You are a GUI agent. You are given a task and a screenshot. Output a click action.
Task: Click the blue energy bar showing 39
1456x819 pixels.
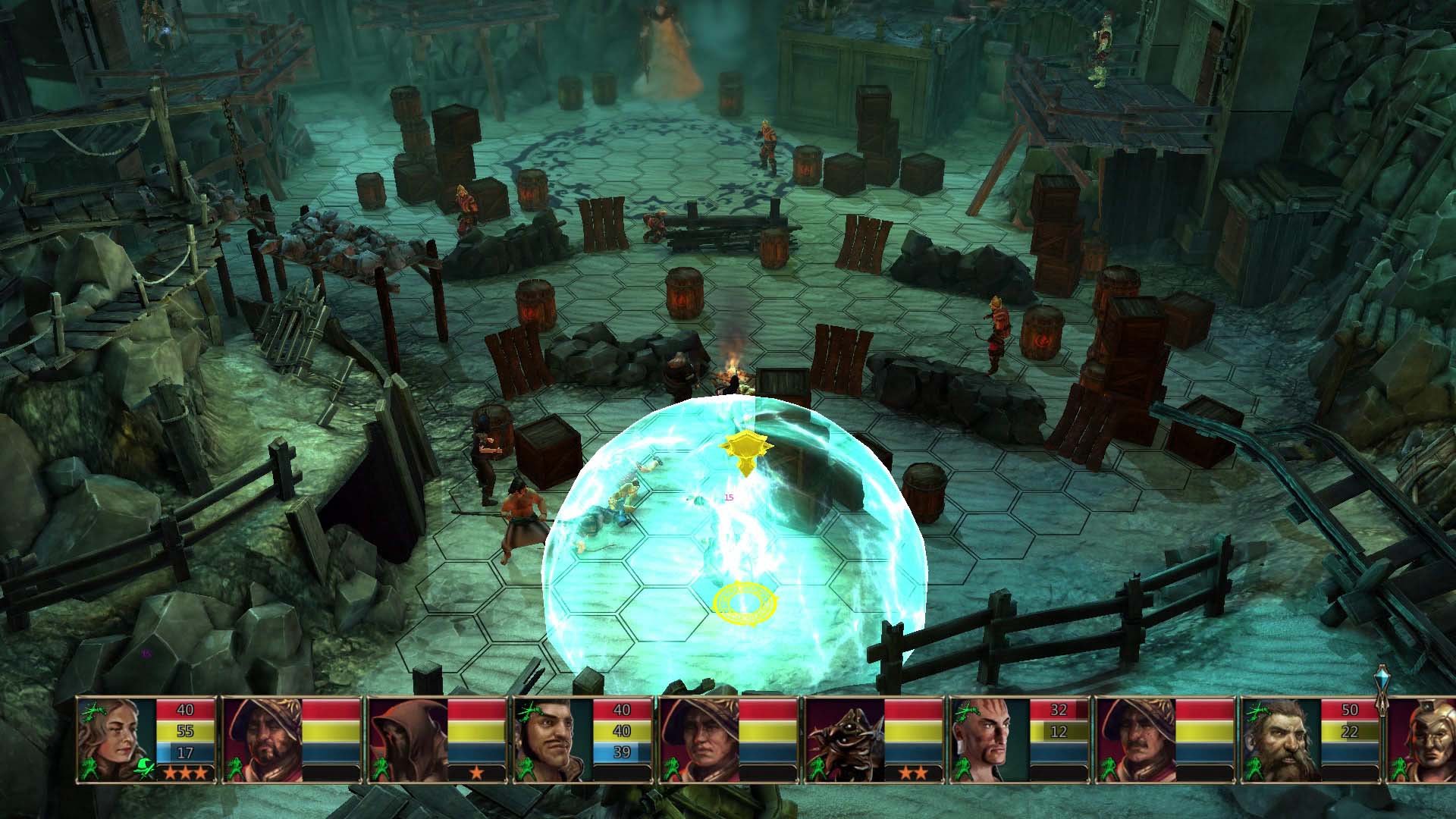tap(623, 753)
